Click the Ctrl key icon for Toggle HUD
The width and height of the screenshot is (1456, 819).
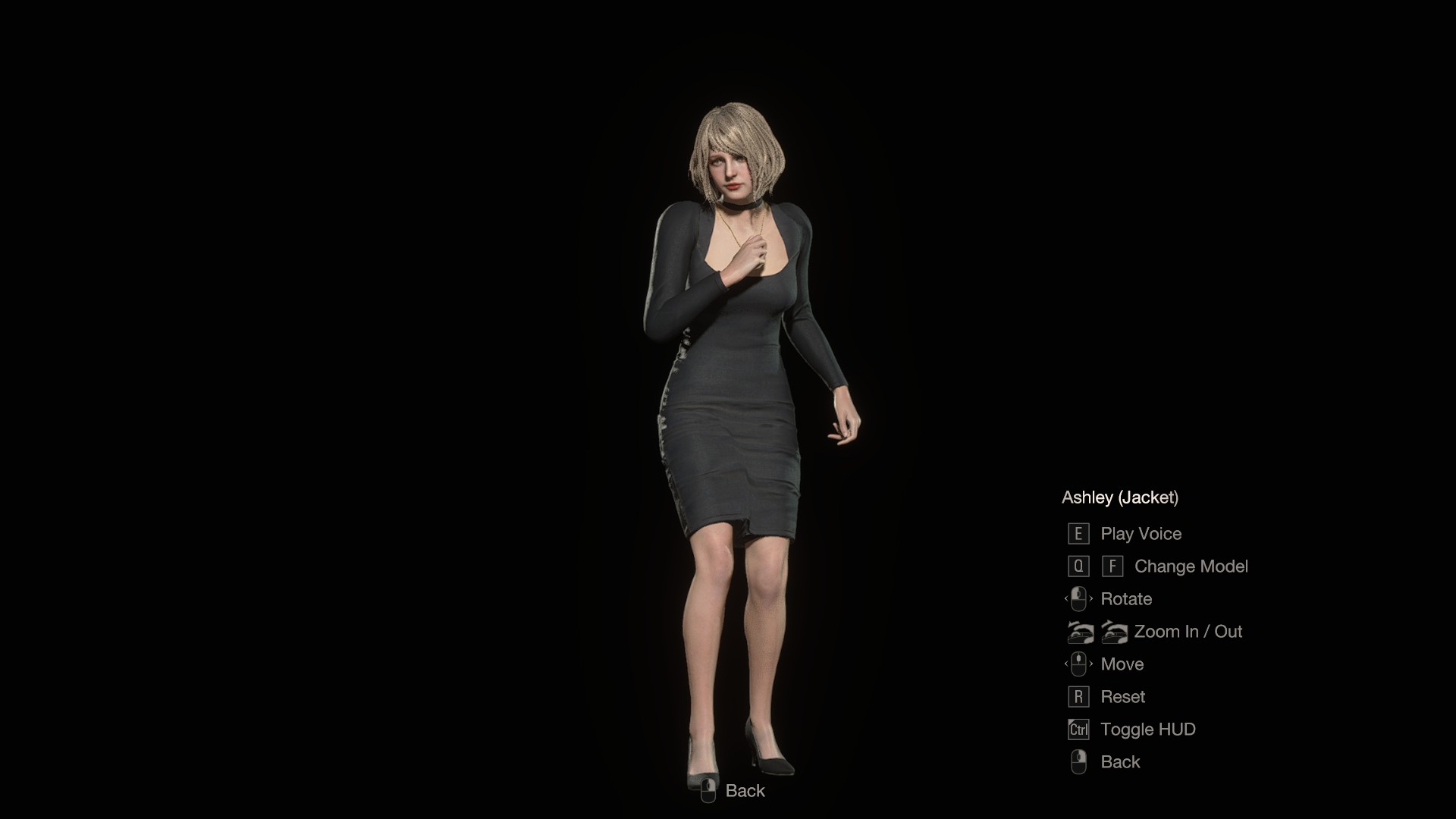[x=1079, y=729]
